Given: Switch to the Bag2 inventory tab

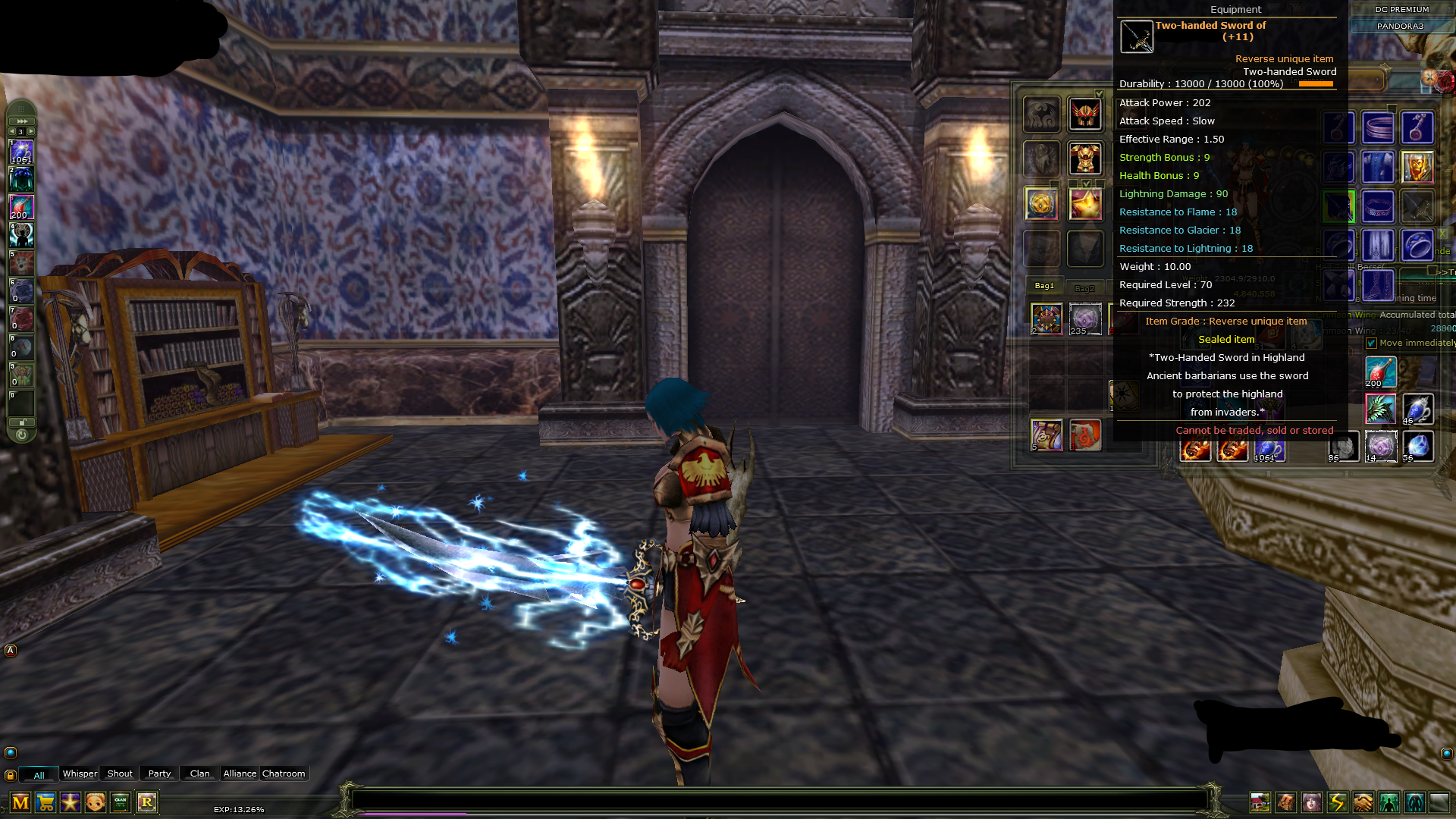Looking at the screenshot, I should coord(1085,287).
